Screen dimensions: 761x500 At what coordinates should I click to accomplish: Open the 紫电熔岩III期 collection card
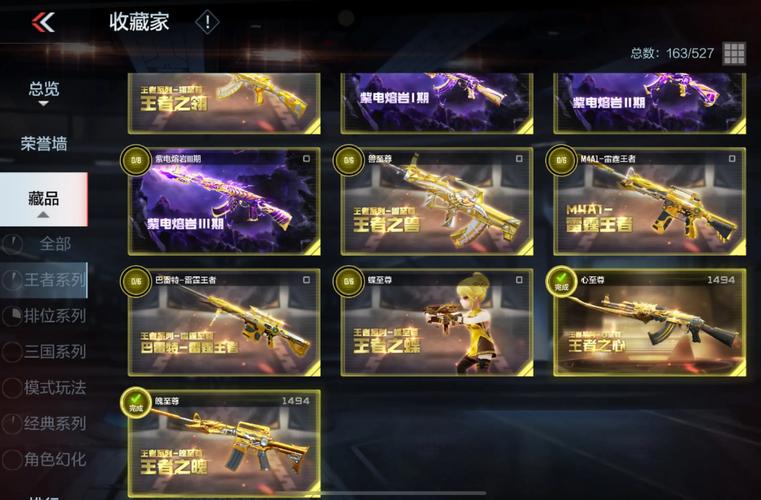pos(224,201)
